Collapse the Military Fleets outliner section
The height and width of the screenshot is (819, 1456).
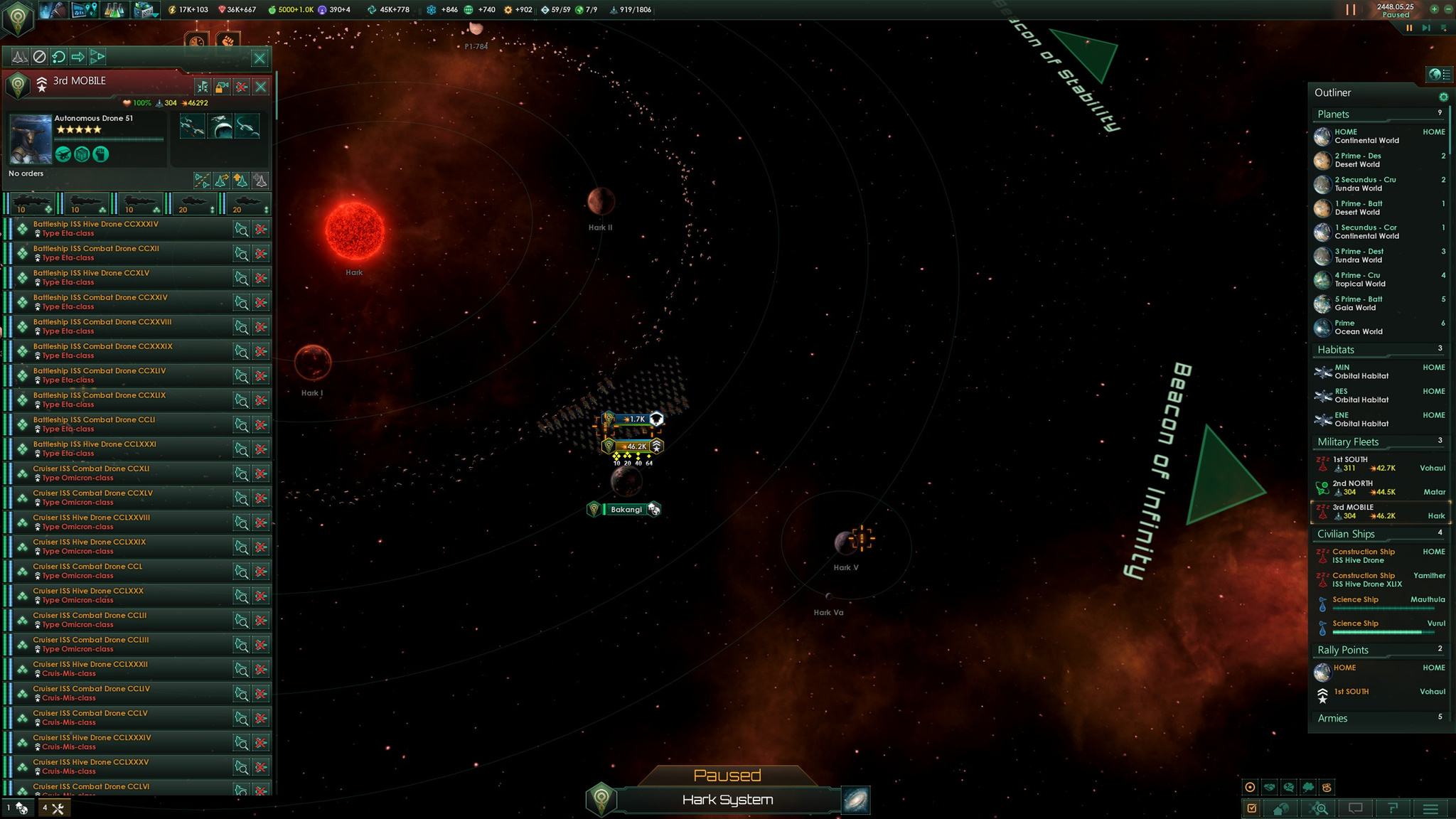pos(1348,442)
